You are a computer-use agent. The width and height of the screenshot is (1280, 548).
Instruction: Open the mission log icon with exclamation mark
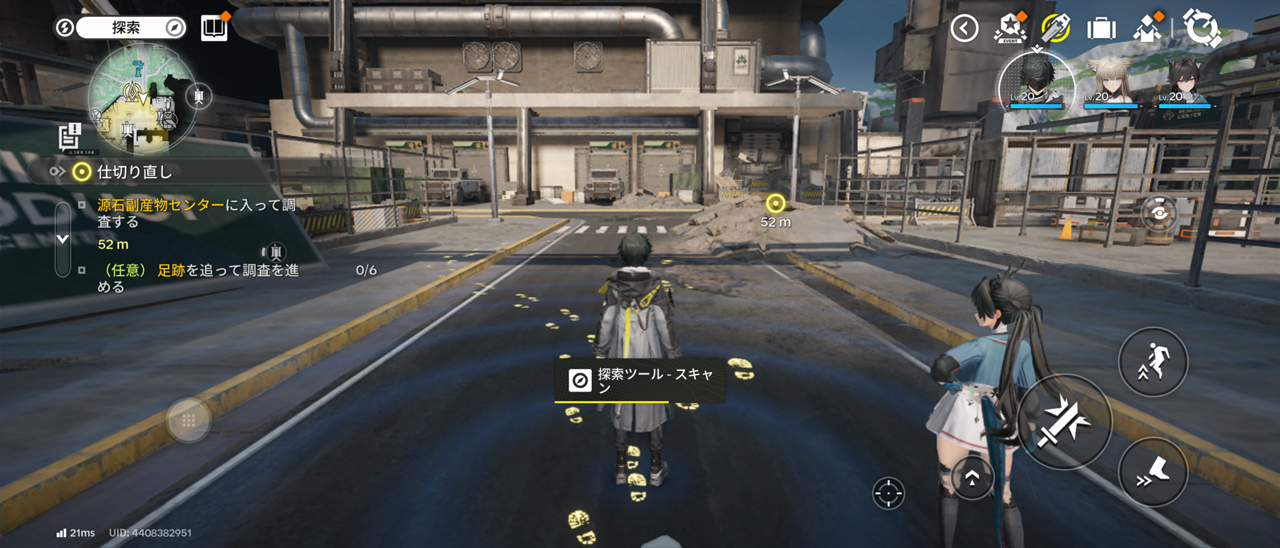[x=69, y=136]
